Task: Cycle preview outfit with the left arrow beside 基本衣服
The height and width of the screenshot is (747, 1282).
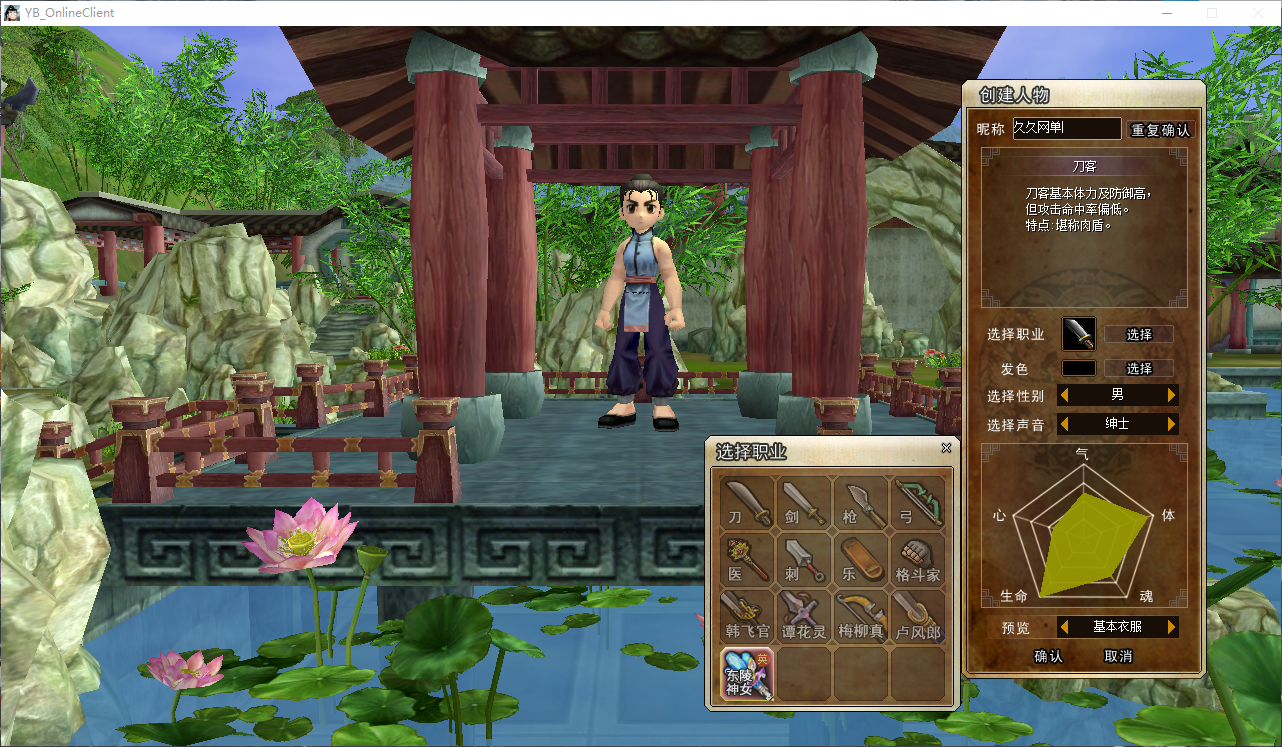Action: [1064, 627]
